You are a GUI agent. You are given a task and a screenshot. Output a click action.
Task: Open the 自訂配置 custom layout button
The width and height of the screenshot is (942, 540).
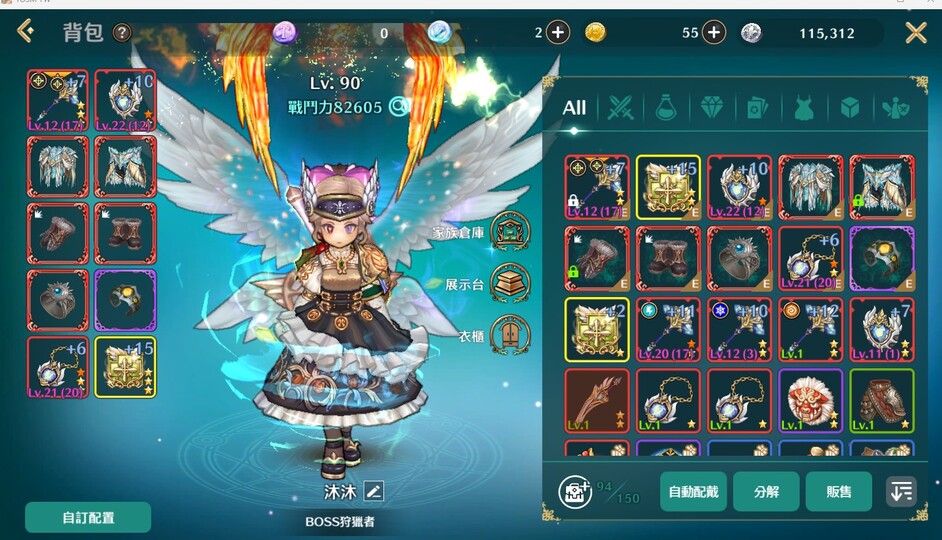tap(88, 517)
